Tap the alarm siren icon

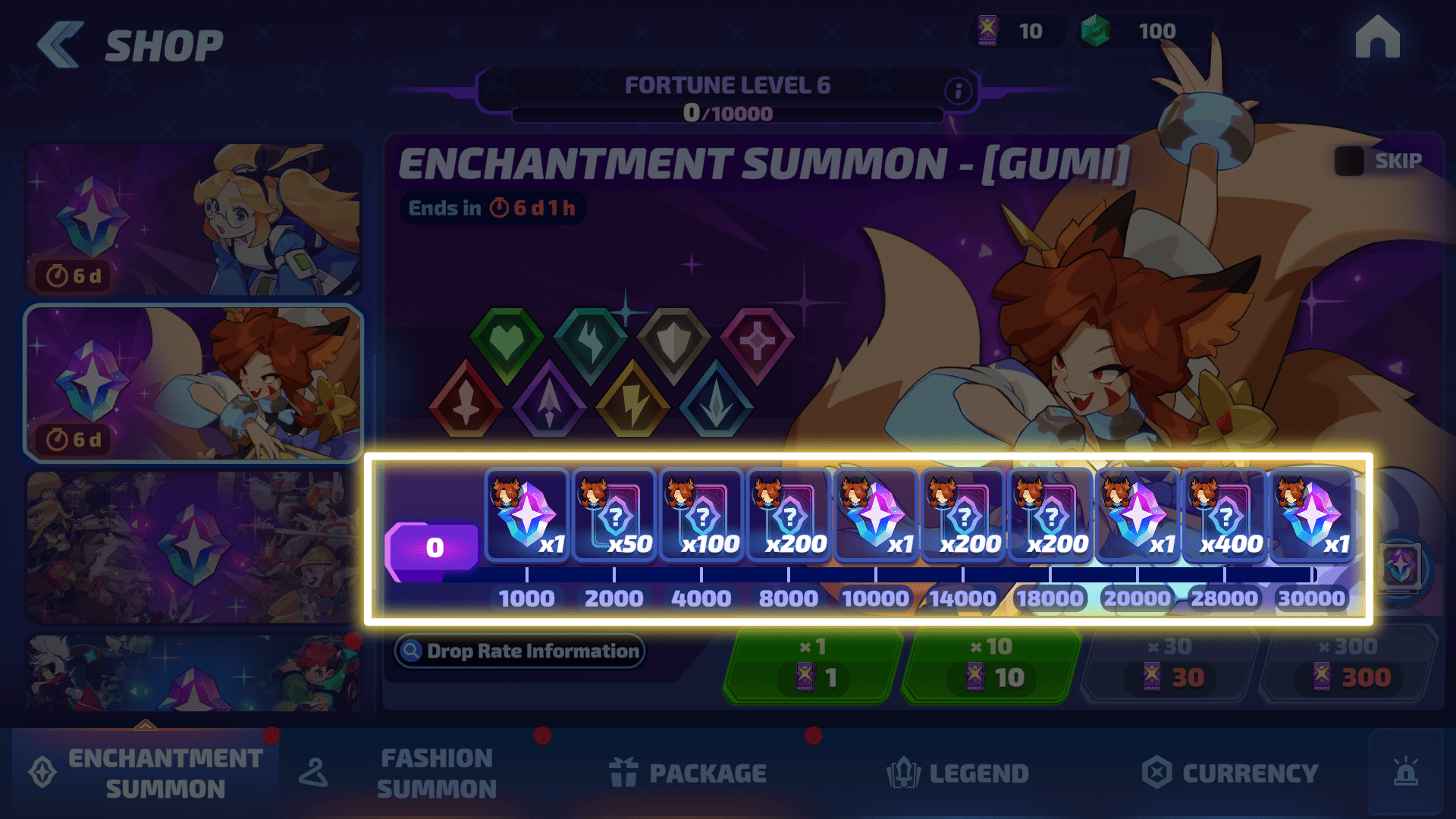coord(1405,772)
